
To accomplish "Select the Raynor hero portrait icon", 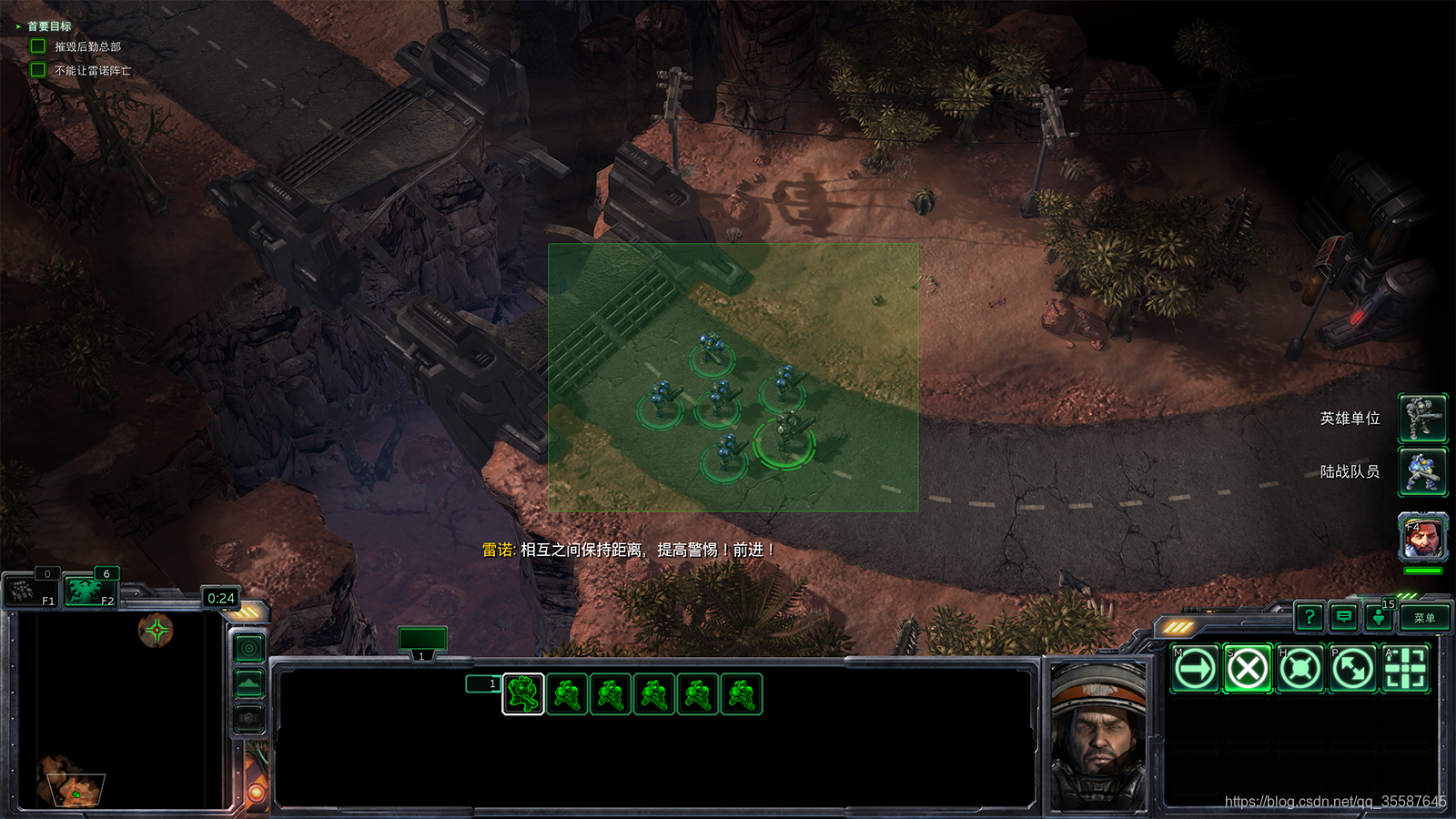I will click(x=1422, y=537).
